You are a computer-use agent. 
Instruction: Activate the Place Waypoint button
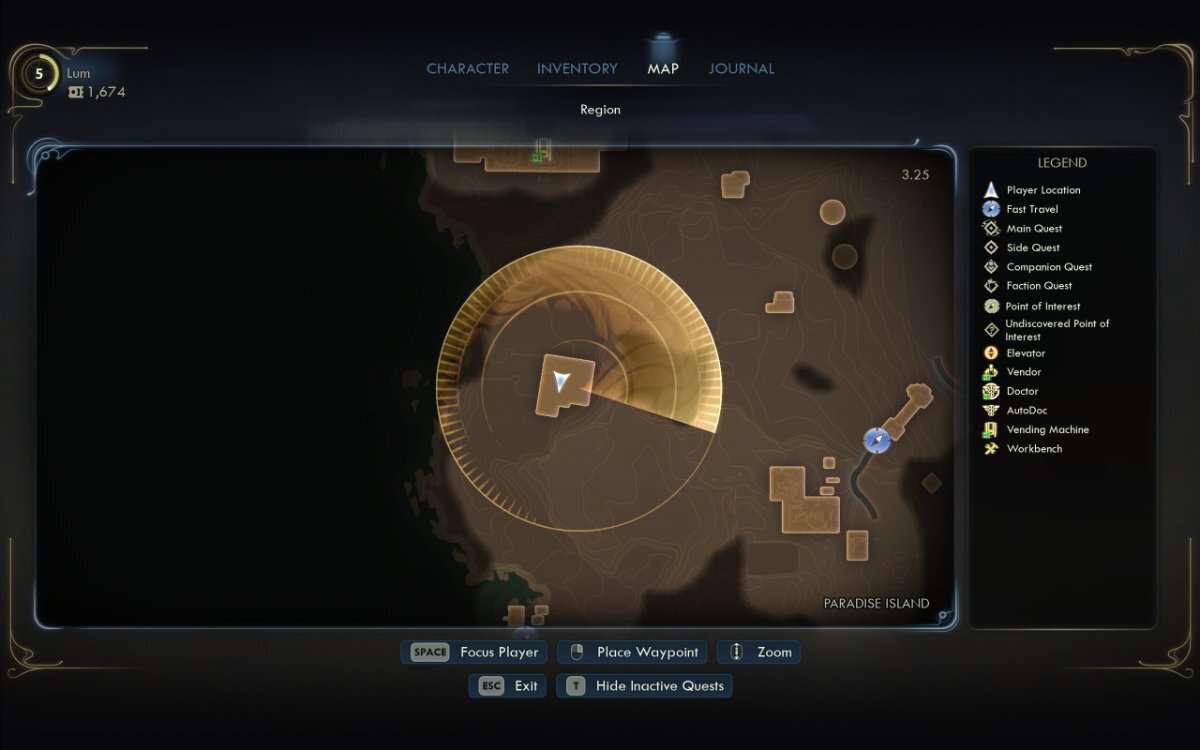[632, 652]
